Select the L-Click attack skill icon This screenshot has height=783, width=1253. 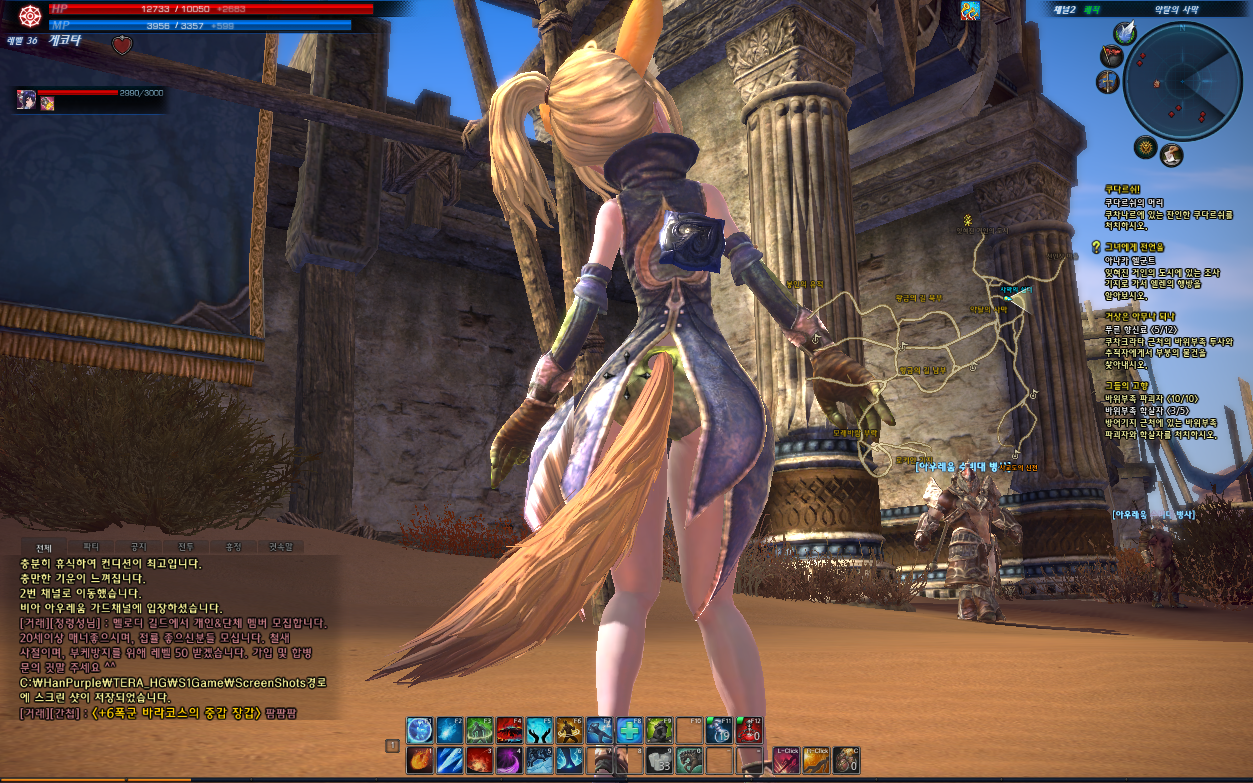tap(787, 759)
